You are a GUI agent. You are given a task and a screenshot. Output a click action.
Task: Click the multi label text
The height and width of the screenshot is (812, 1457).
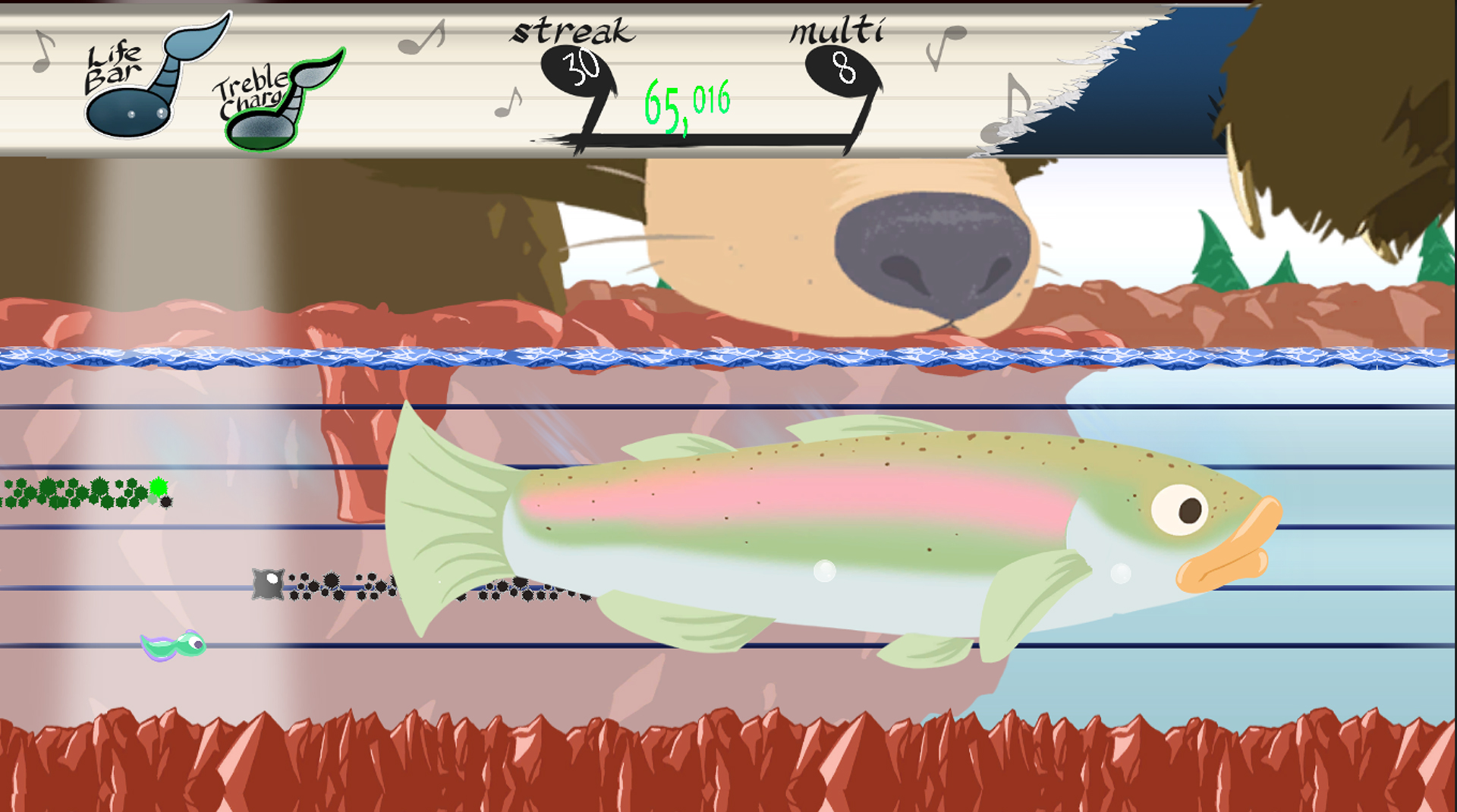coord(836,30)
